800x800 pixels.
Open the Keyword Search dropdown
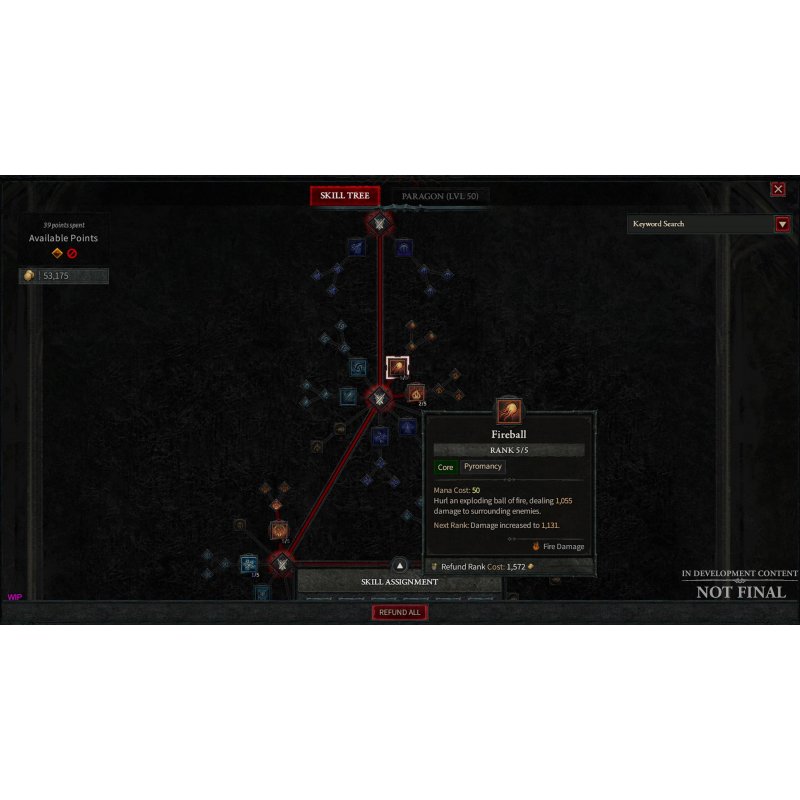tap(782, 224)
